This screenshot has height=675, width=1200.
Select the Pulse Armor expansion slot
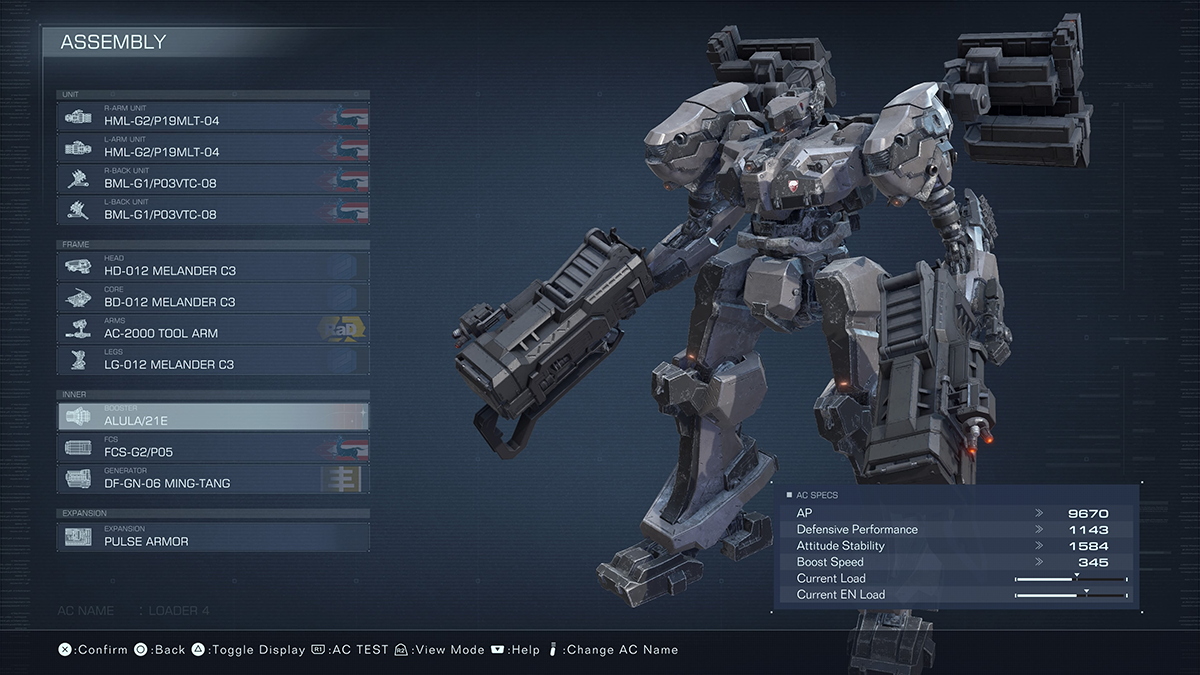[x=213, y=537]
